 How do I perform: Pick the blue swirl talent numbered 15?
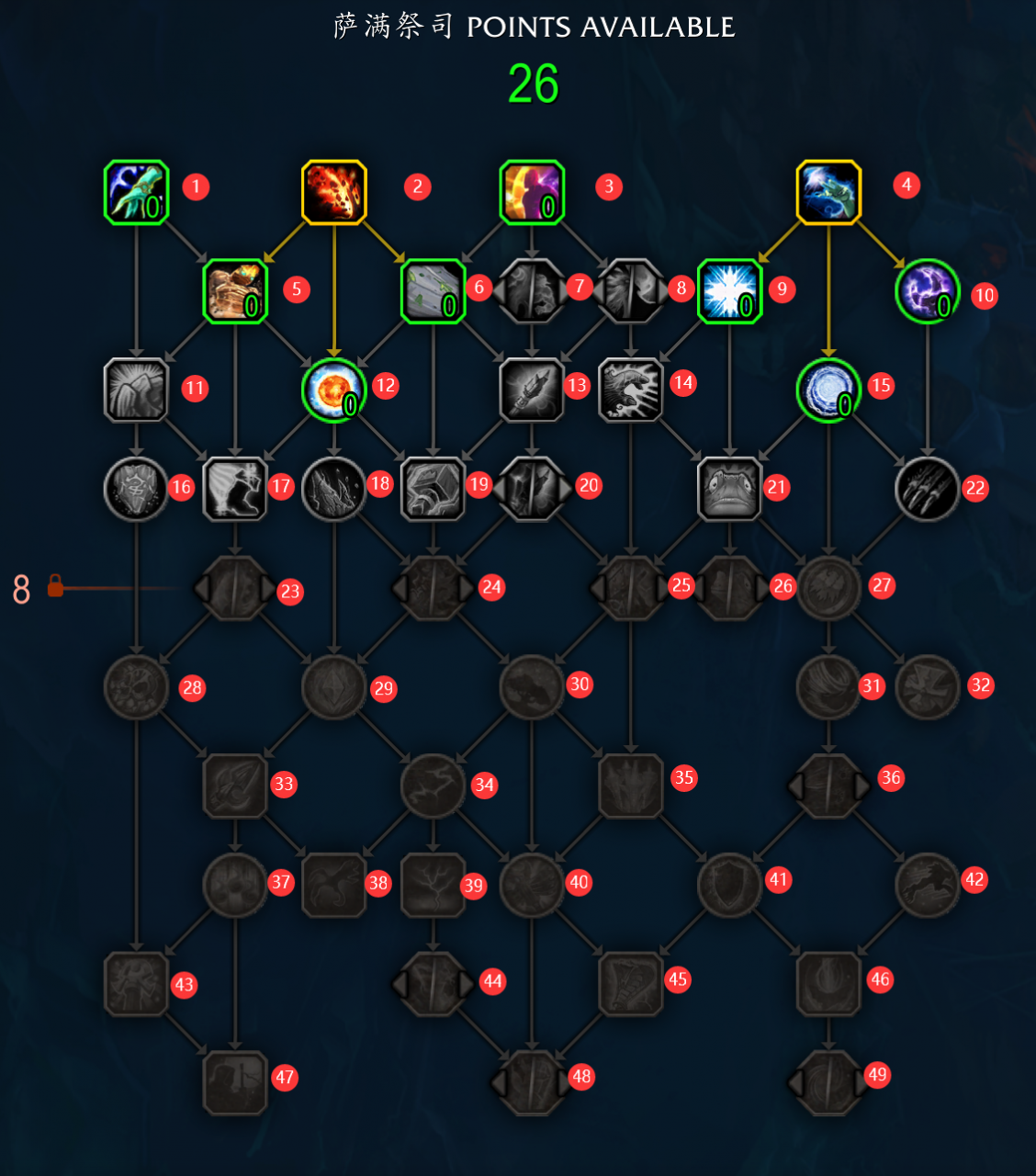[828, 390]
